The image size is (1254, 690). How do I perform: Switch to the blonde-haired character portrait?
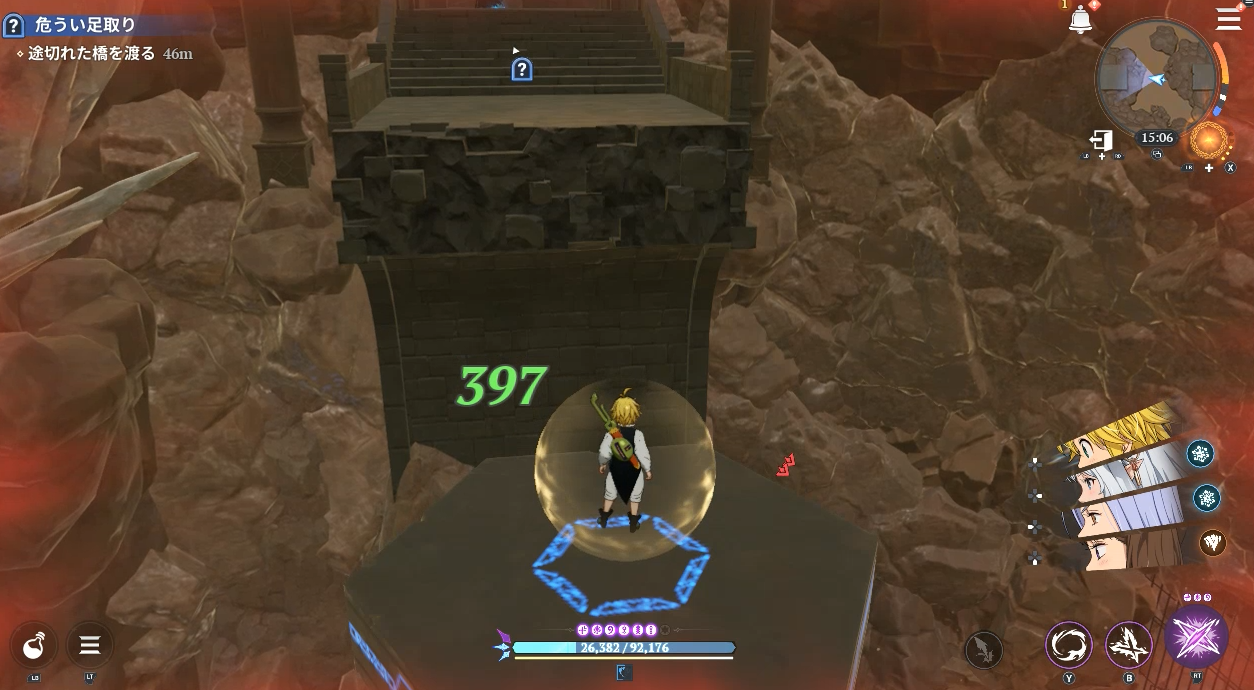pos(1120,437)
